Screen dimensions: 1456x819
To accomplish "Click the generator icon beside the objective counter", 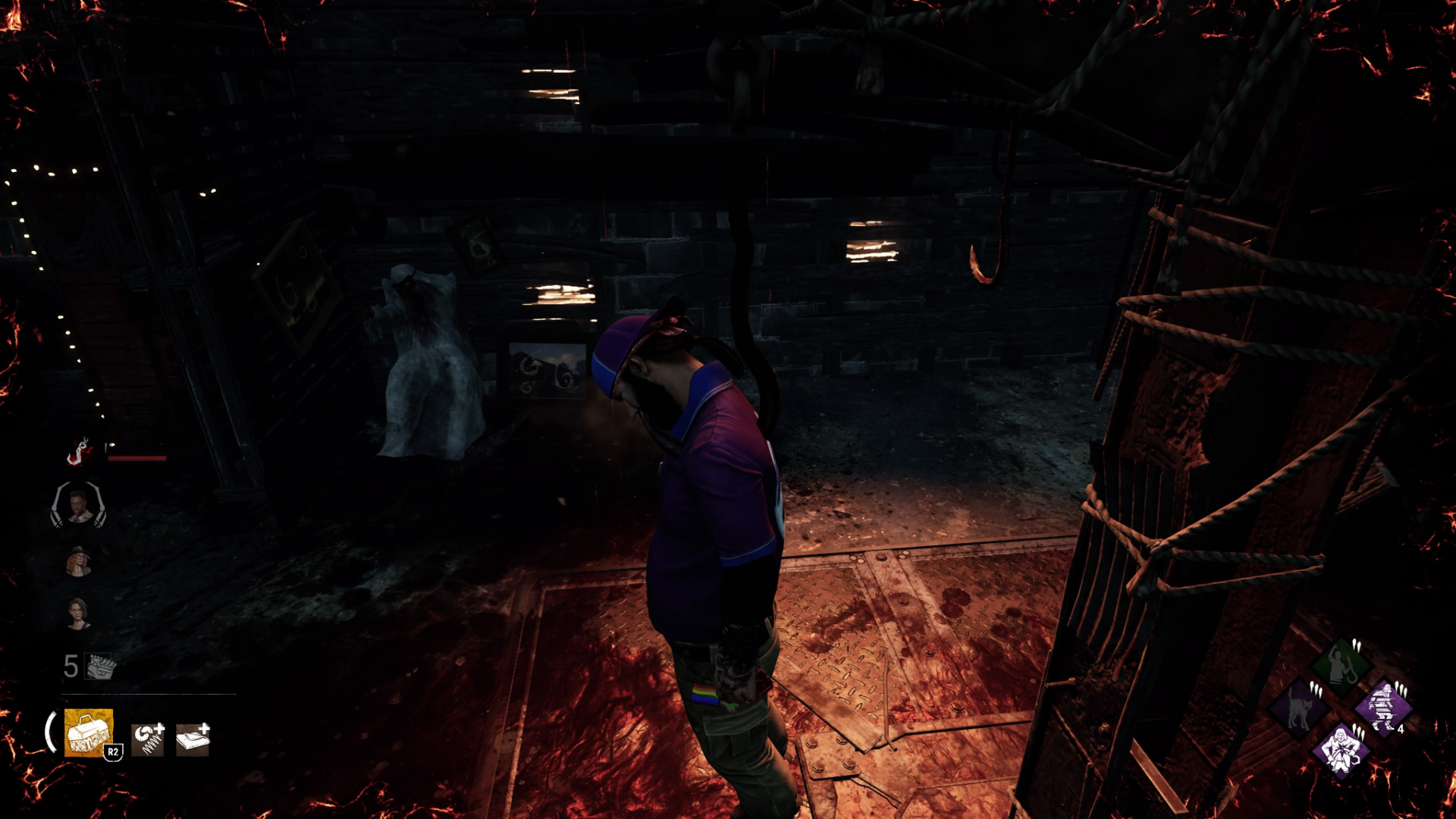I will (99, 665).
